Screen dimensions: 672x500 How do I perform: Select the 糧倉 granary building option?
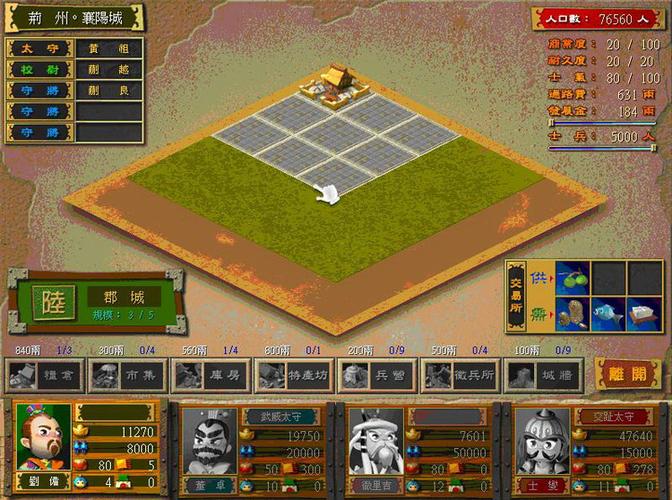pos(42,375)
